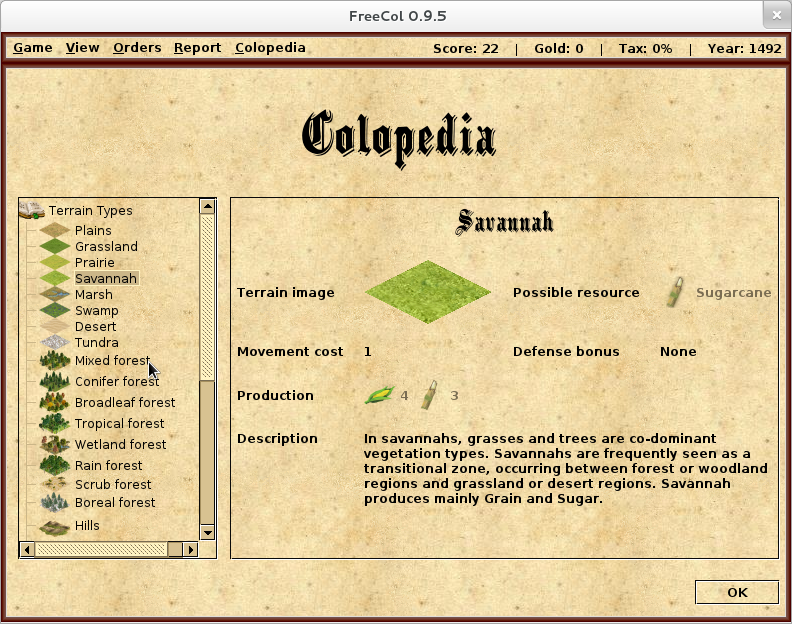Select the Tropical forest entry

119,423
